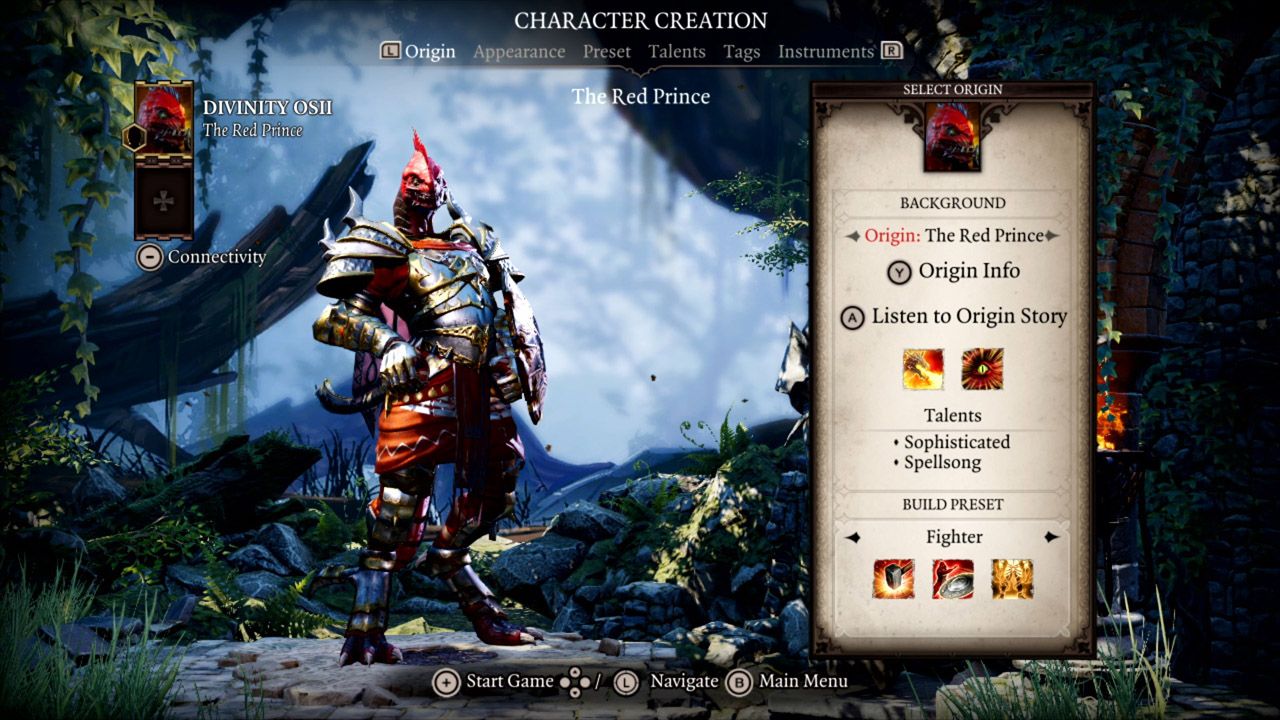Open the Appearance tab
Screen dimensions: 1280x720
[x=519, y=51]
